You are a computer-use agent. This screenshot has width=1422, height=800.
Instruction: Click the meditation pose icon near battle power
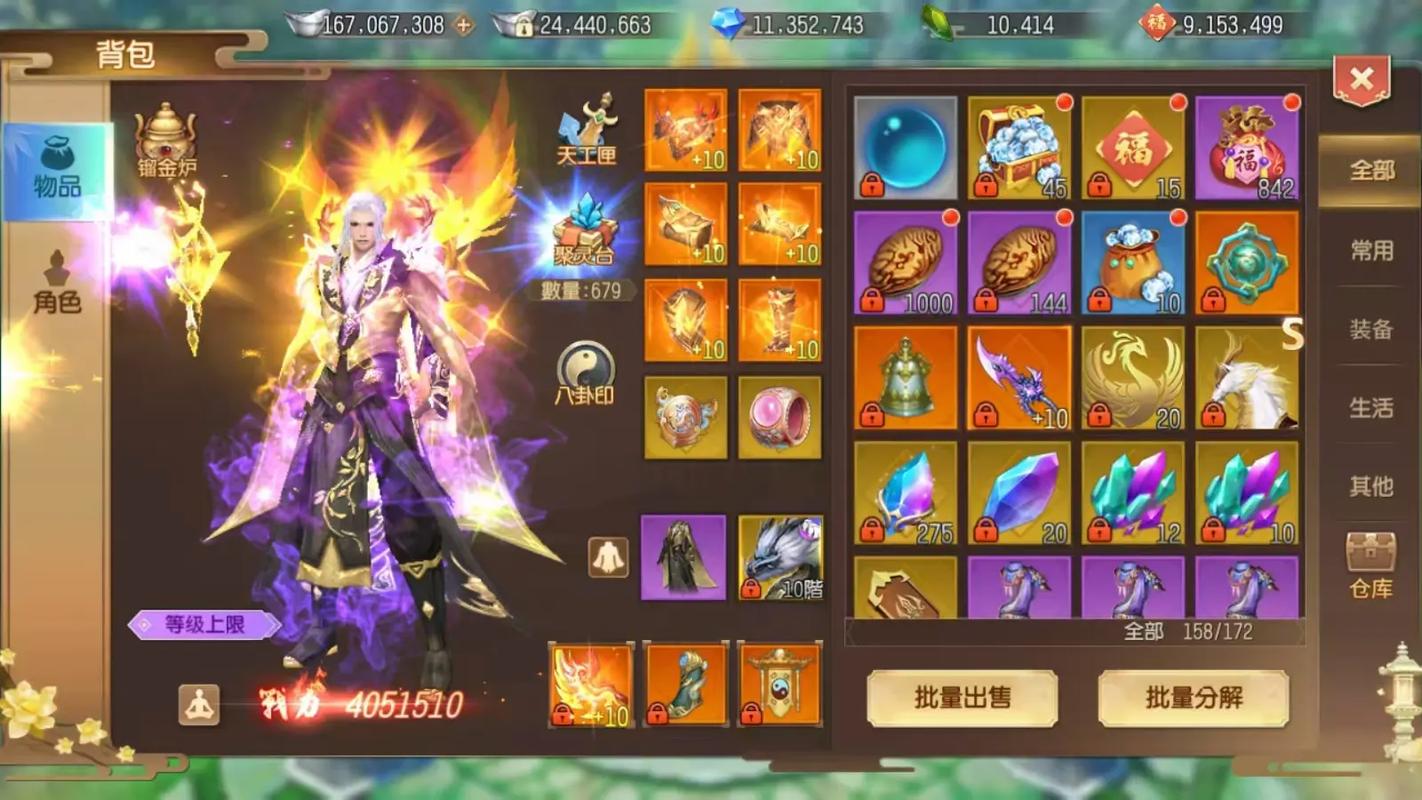(198, 706)
